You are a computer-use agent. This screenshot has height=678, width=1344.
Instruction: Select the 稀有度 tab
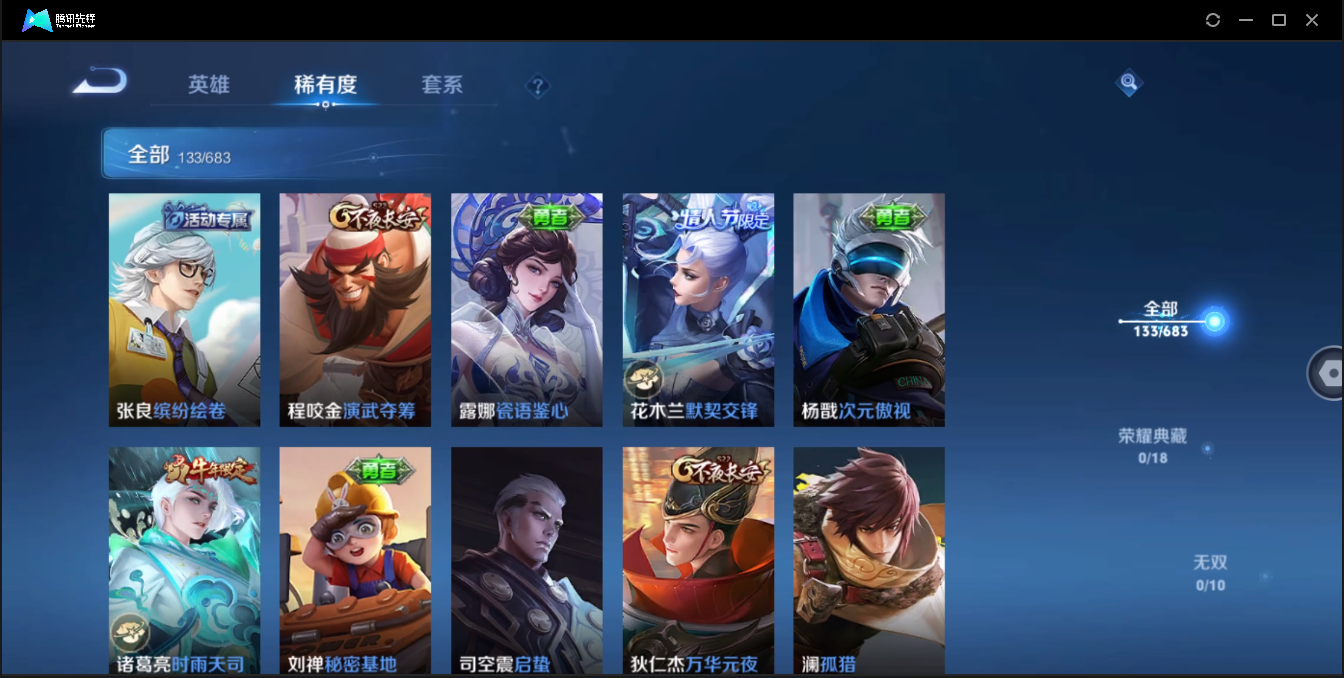pos(325,85)
